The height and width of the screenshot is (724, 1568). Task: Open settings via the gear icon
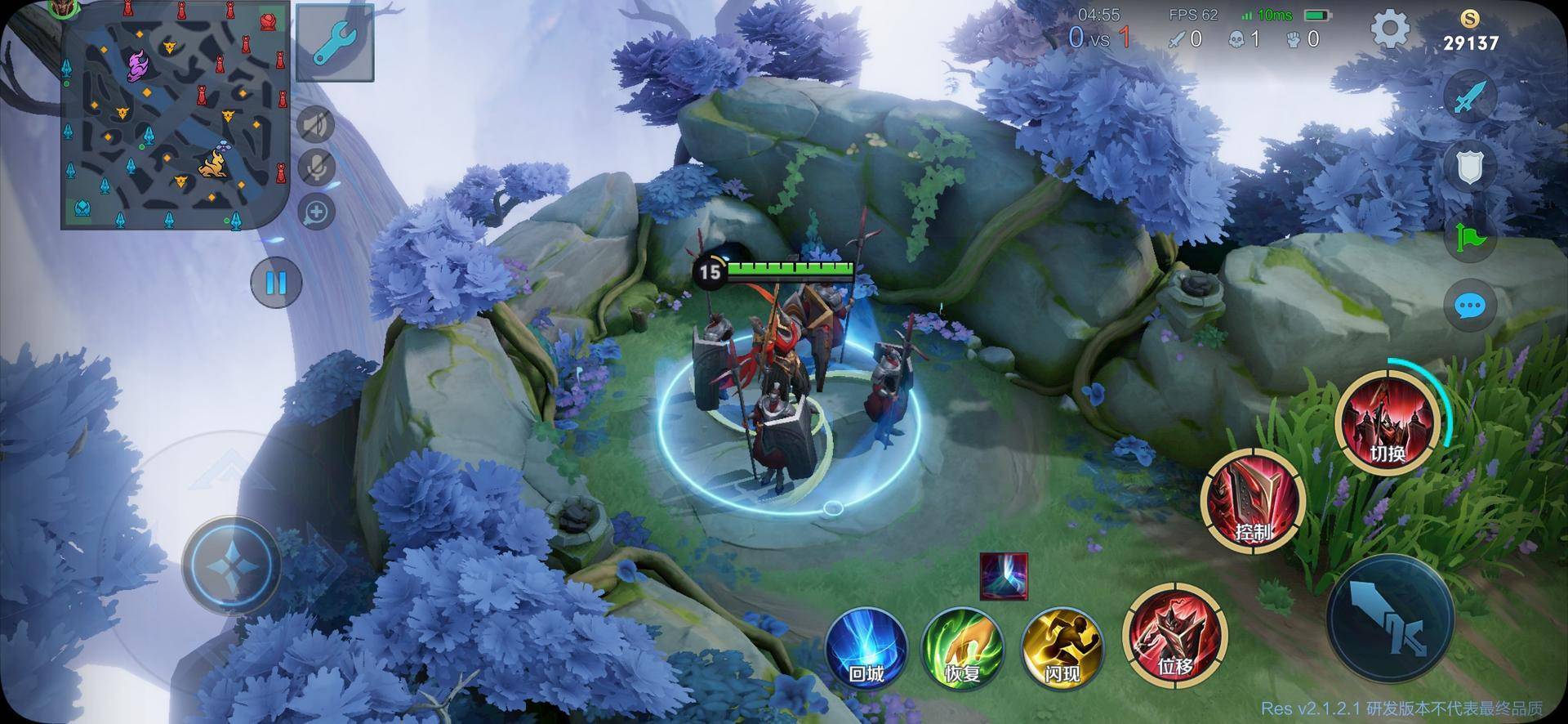(x=1389, y=31)
